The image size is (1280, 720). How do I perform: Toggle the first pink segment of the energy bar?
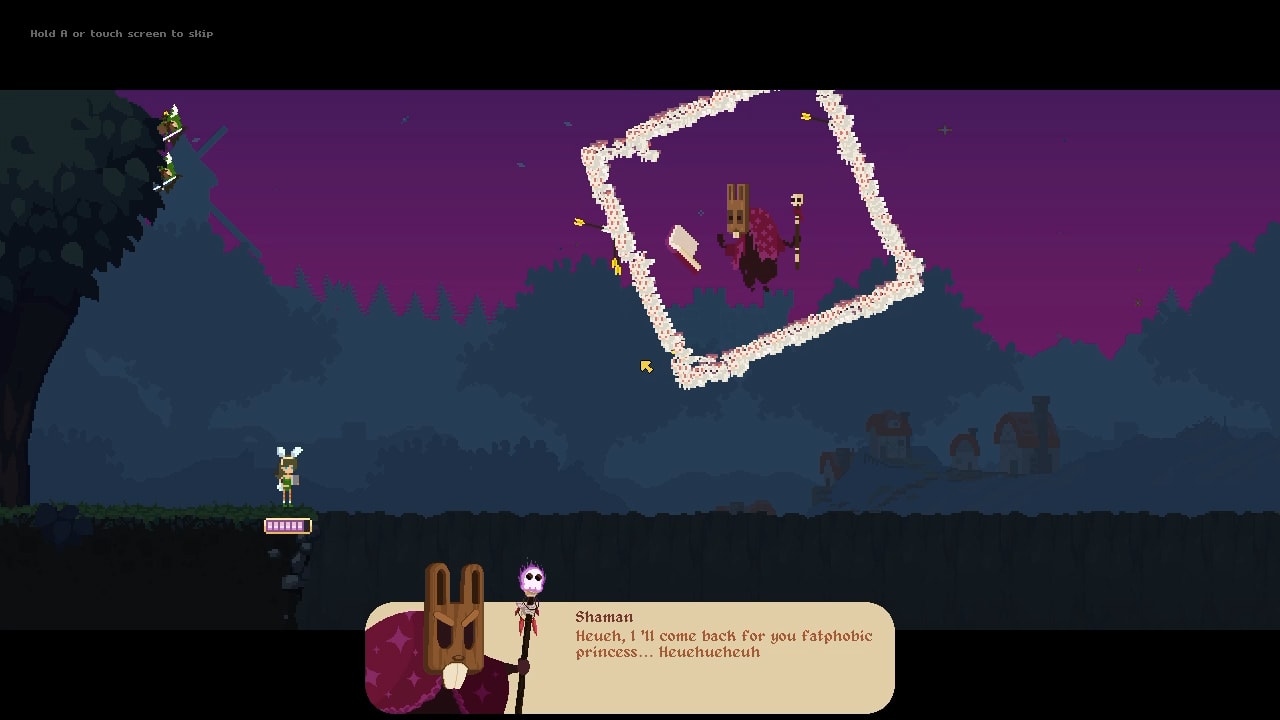(x=271, y=526)
